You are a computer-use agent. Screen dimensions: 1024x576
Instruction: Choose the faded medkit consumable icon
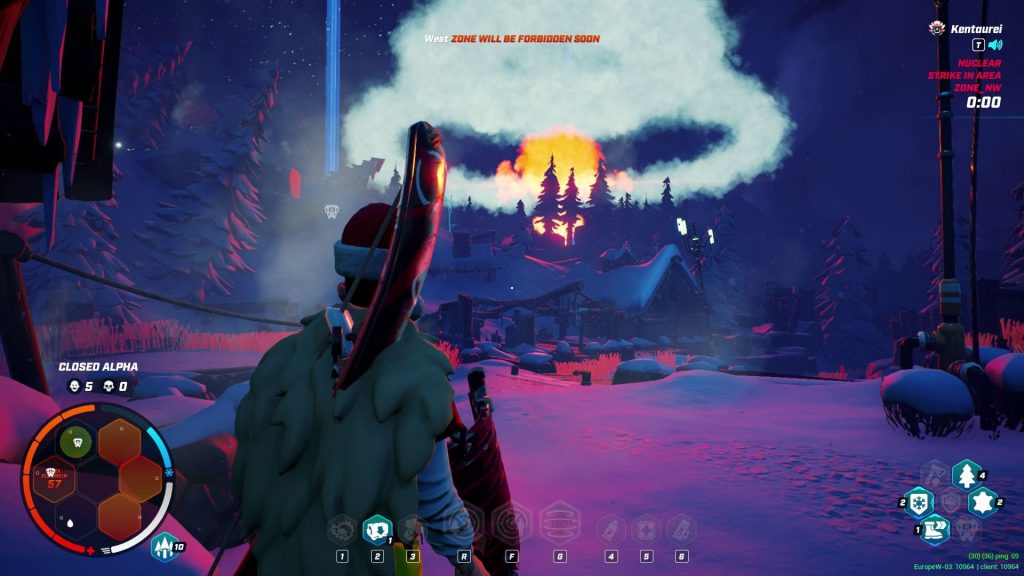click(x=645, y=527)
